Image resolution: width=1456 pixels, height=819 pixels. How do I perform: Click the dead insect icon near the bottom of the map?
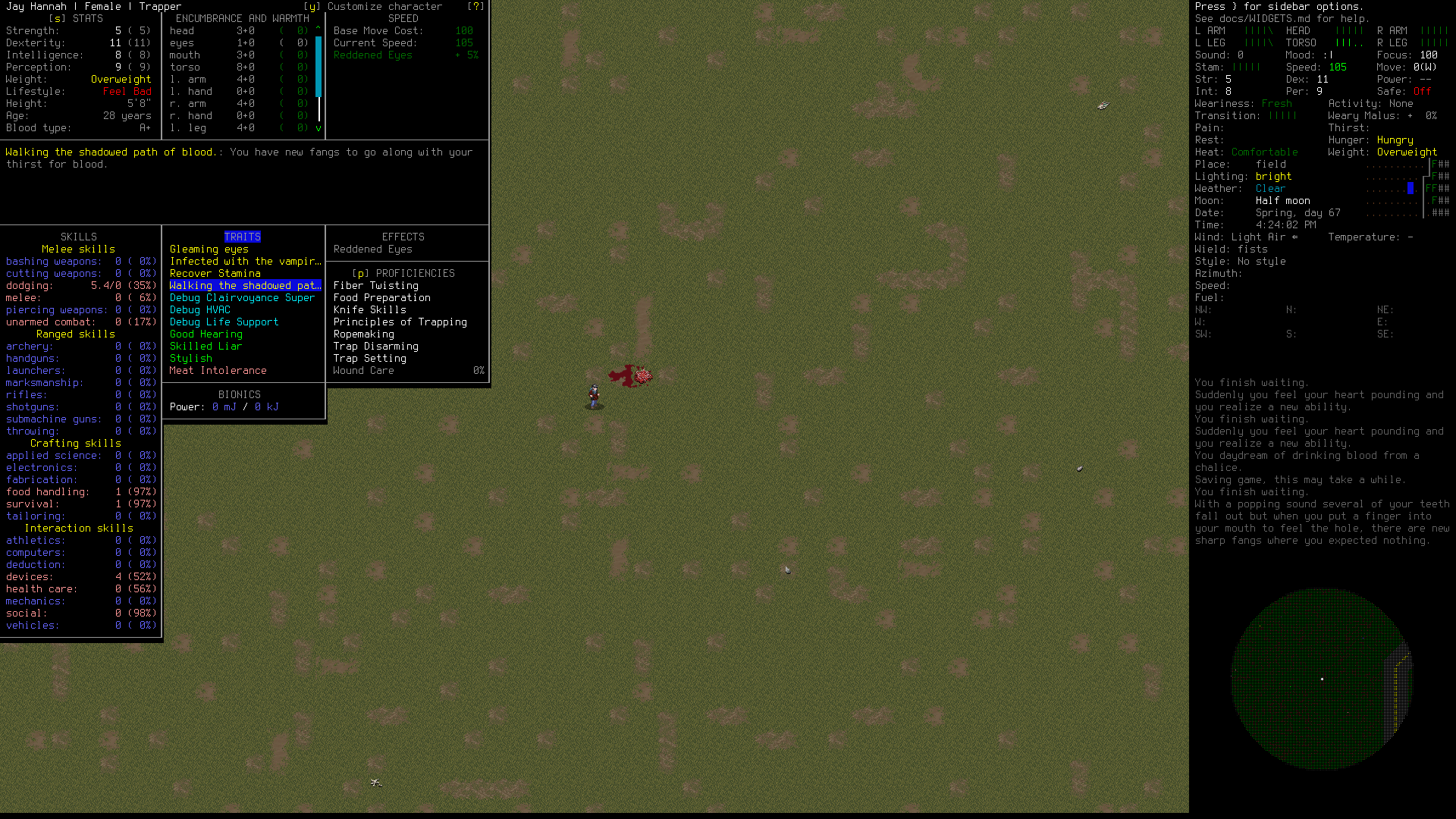point(375,781)
